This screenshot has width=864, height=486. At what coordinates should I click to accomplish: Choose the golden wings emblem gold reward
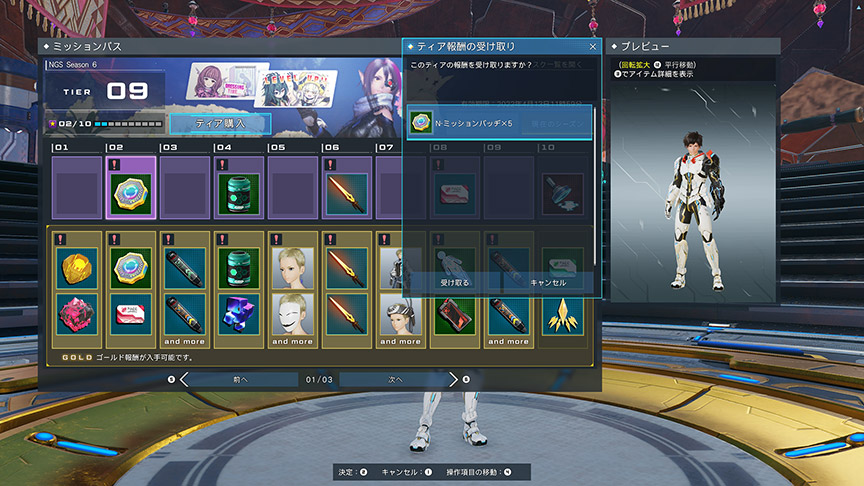coord(563,314)
